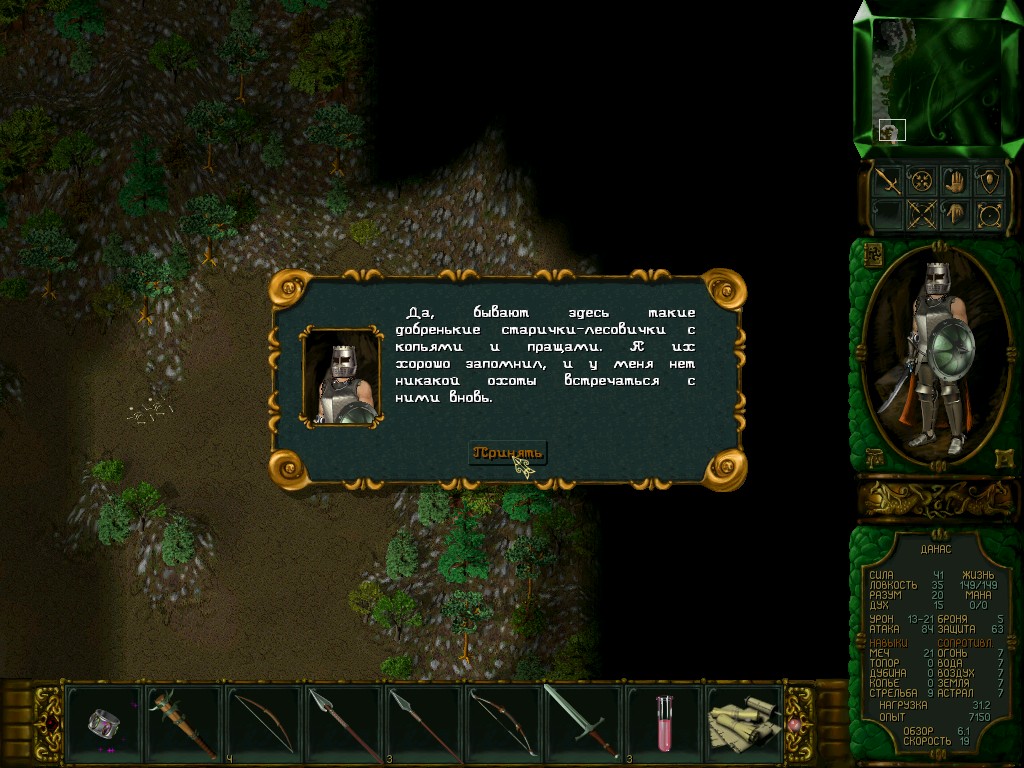
Task: Click the gold icon above portrait's left corner
Action: point(872,253)
